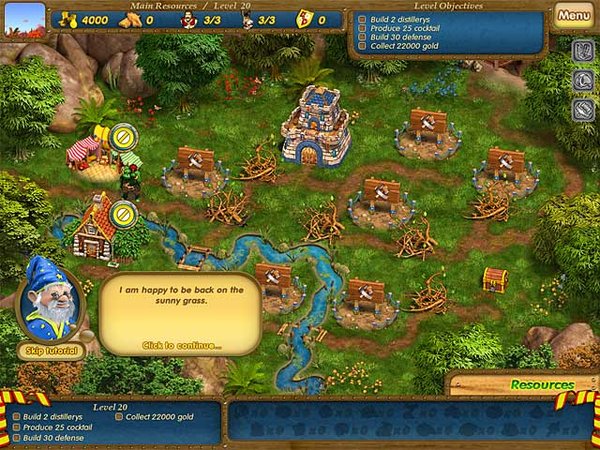
Task: Open the Menu button
Action: [x=573, y=16]
